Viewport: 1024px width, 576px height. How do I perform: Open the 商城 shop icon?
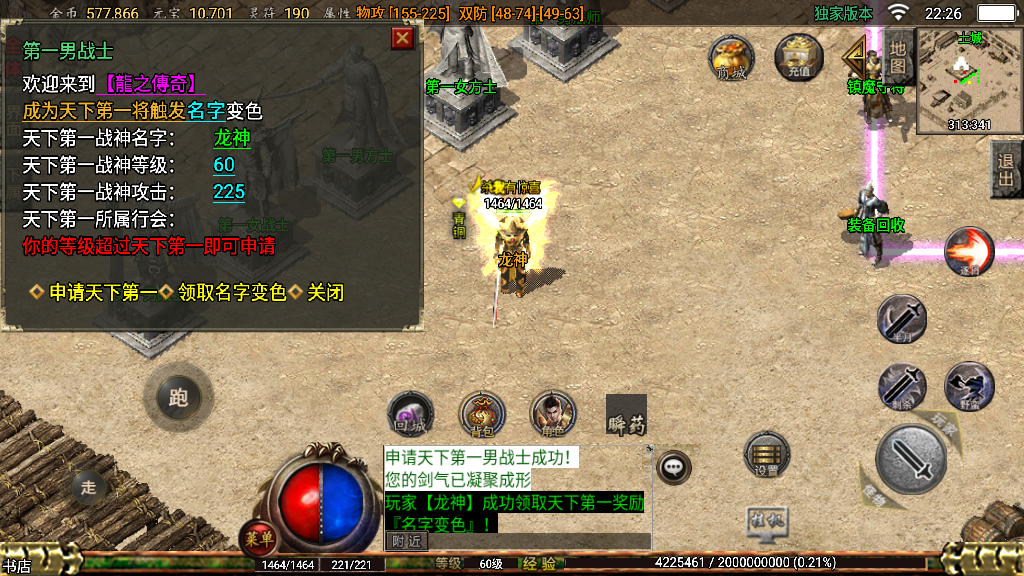(731, 58)
